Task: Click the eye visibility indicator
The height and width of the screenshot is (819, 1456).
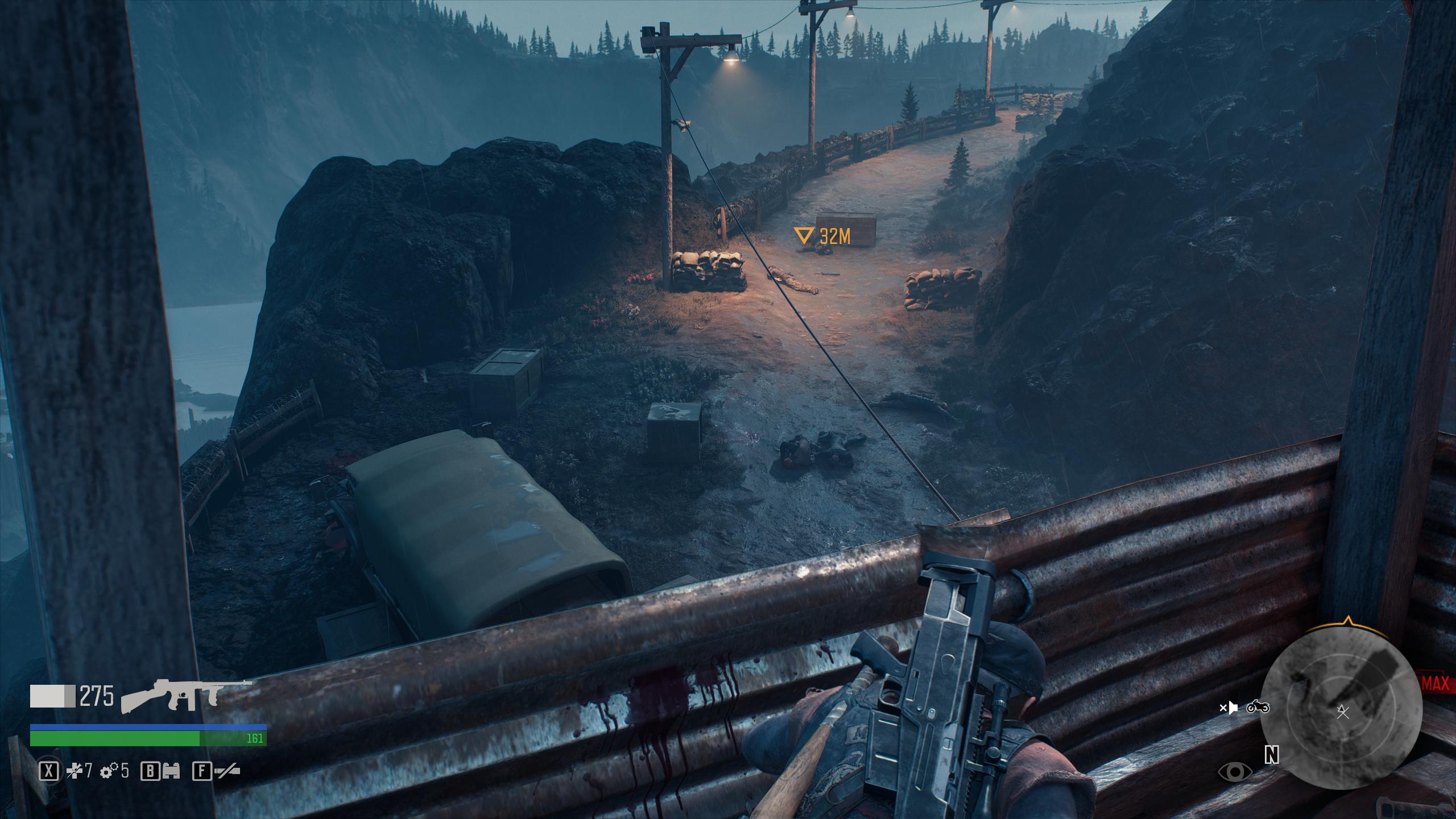Action: [x=1235, y=772]
